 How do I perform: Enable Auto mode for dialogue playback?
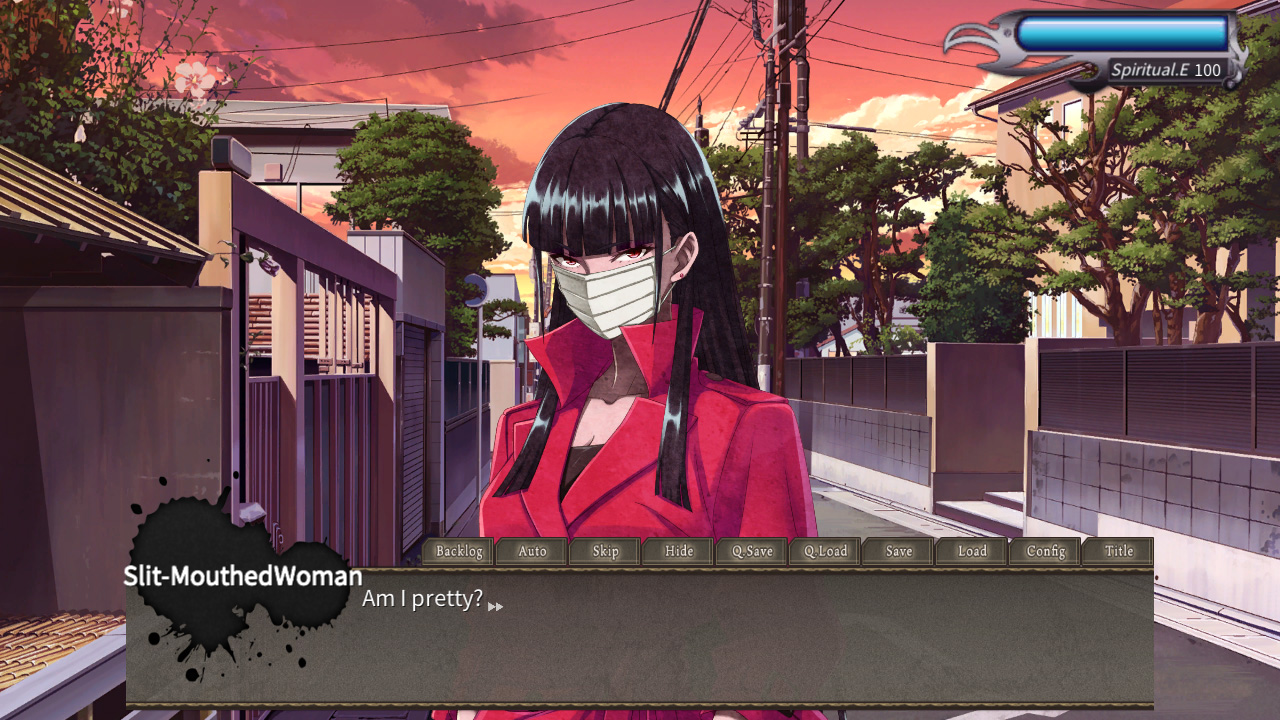[531, 551]
